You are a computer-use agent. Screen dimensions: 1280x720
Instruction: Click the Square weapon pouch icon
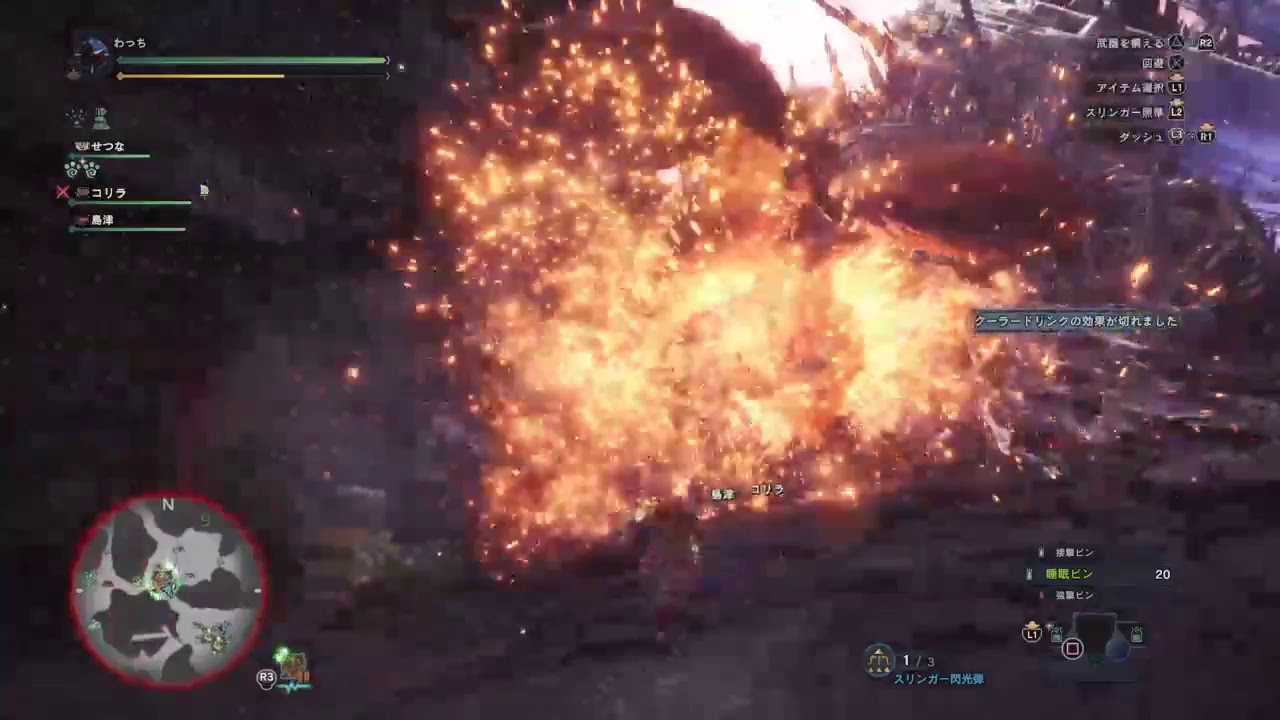(1071, 648)
